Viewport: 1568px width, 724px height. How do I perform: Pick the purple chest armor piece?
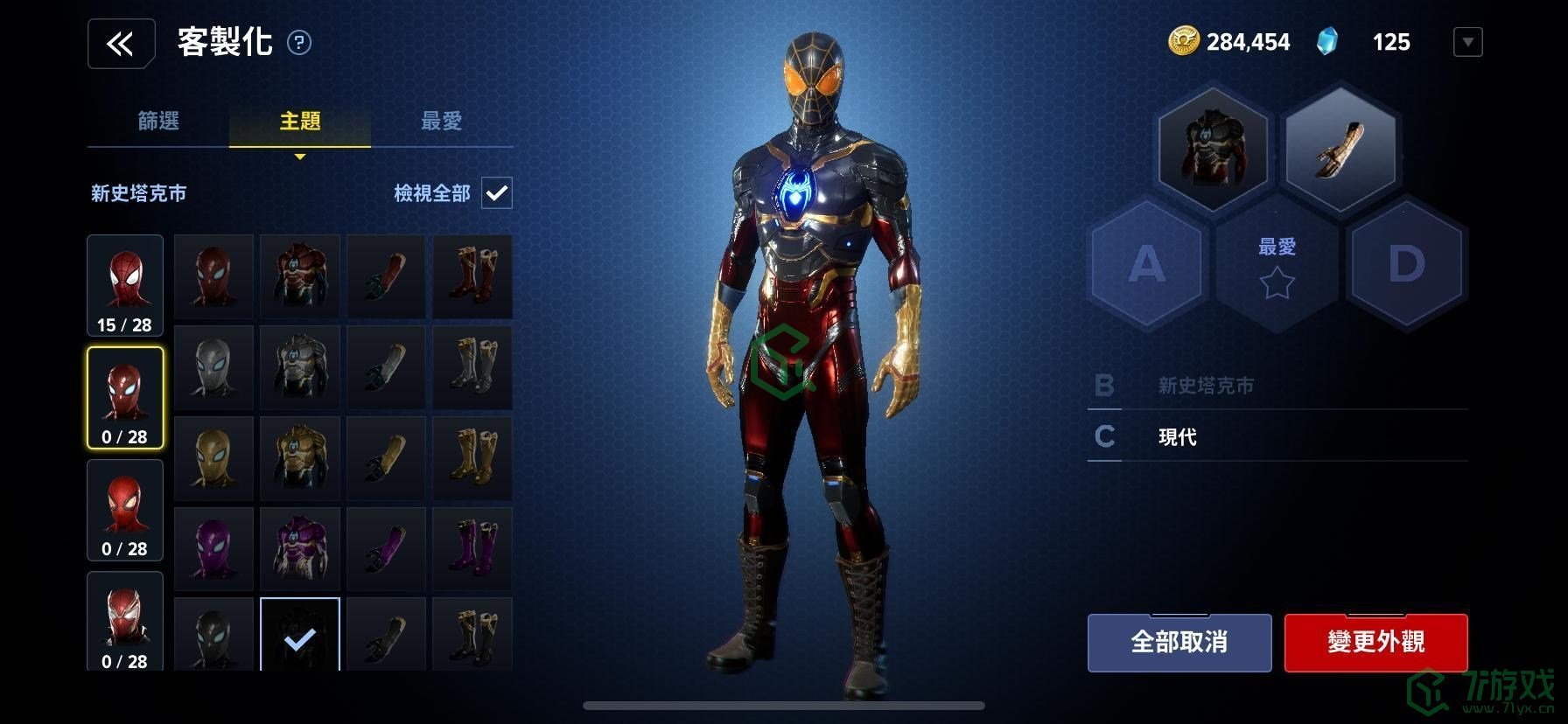tap(299, 548)
